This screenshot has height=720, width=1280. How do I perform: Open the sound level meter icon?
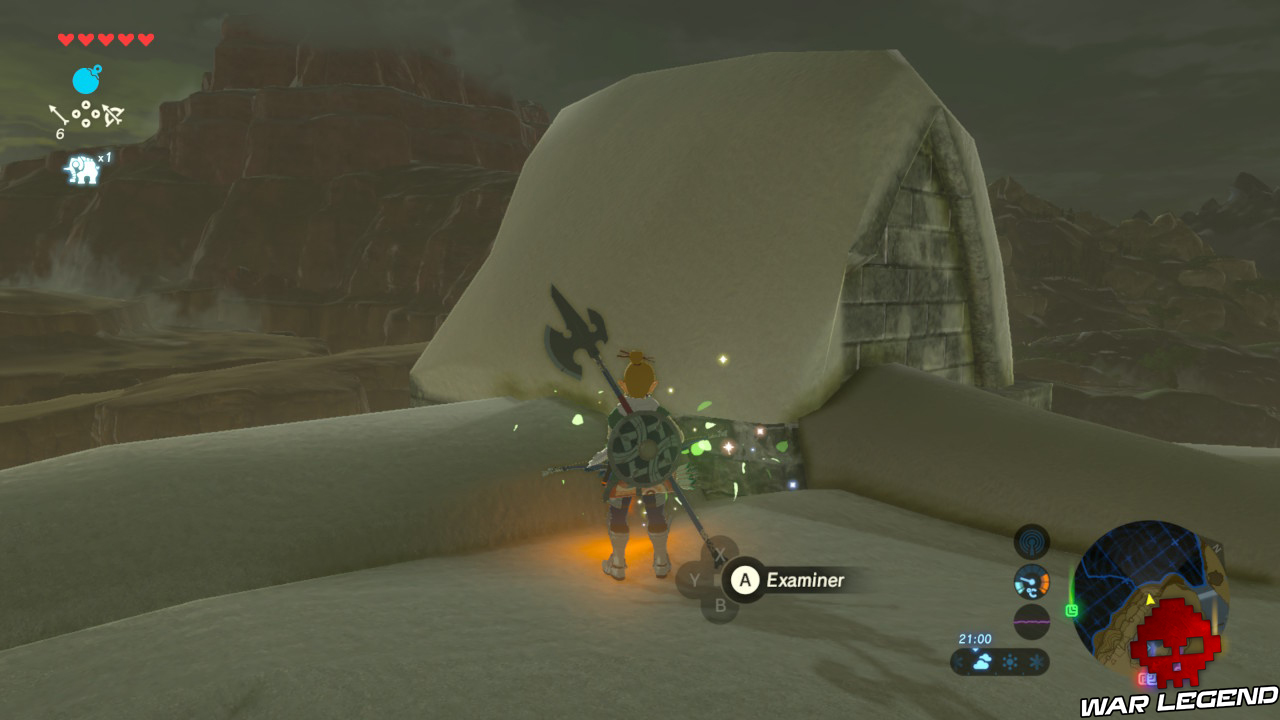click(x=1031, y=621)
